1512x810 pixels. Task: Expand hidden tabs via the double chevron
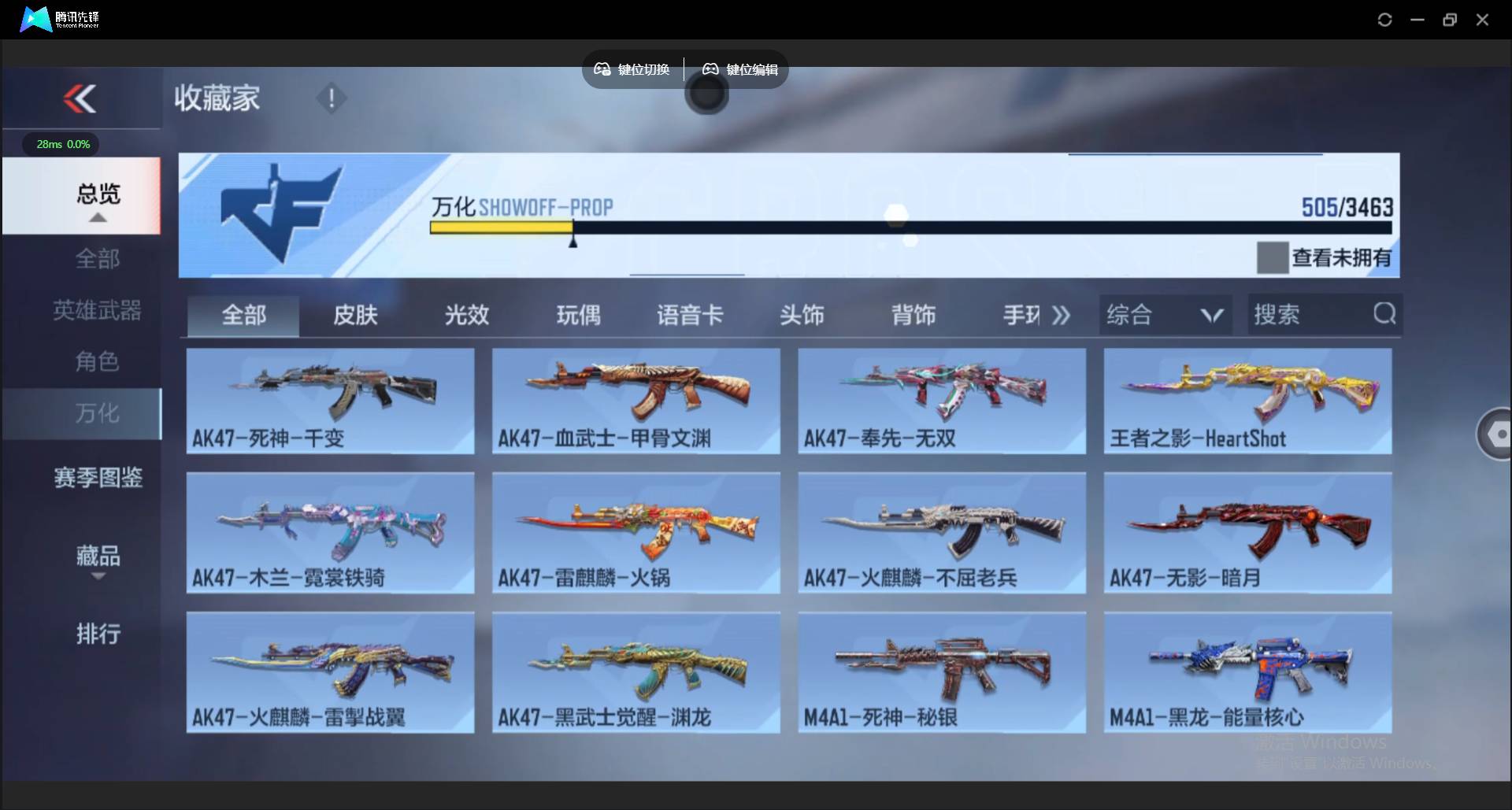click(x=1061, y=314)
